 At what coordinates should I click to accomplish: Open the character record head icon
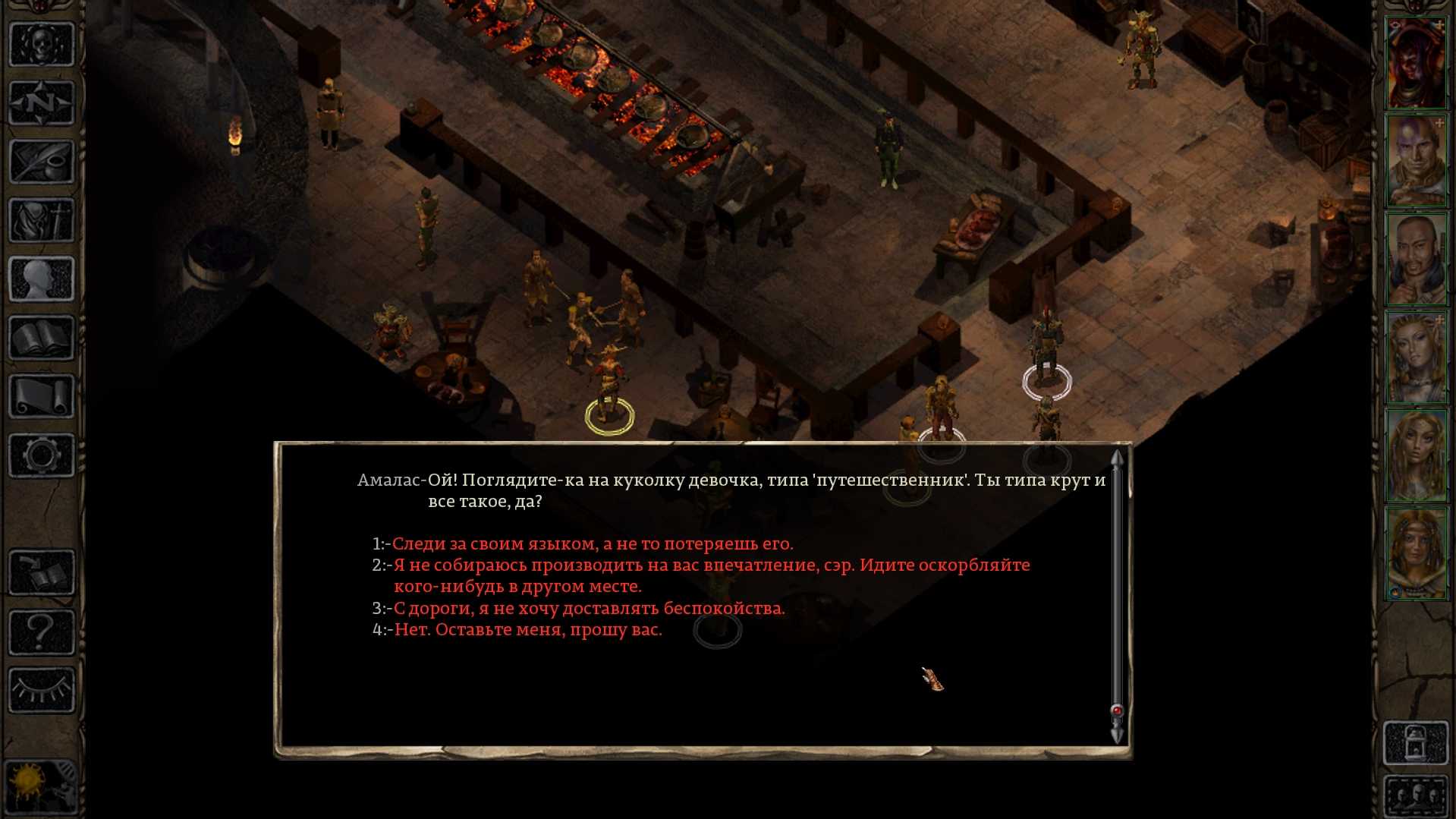click(x=42, y=279)
